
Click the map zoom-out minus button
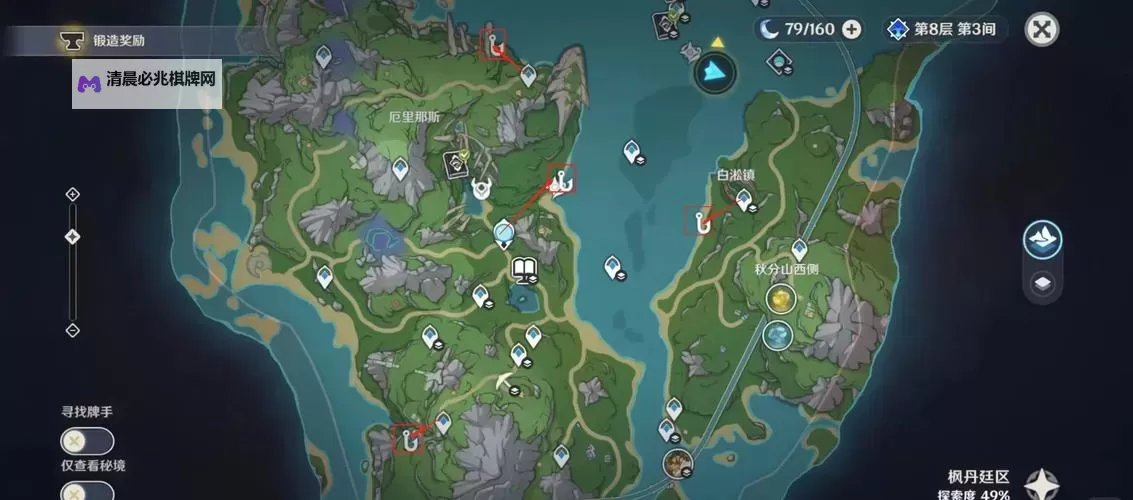coord(72,330)
